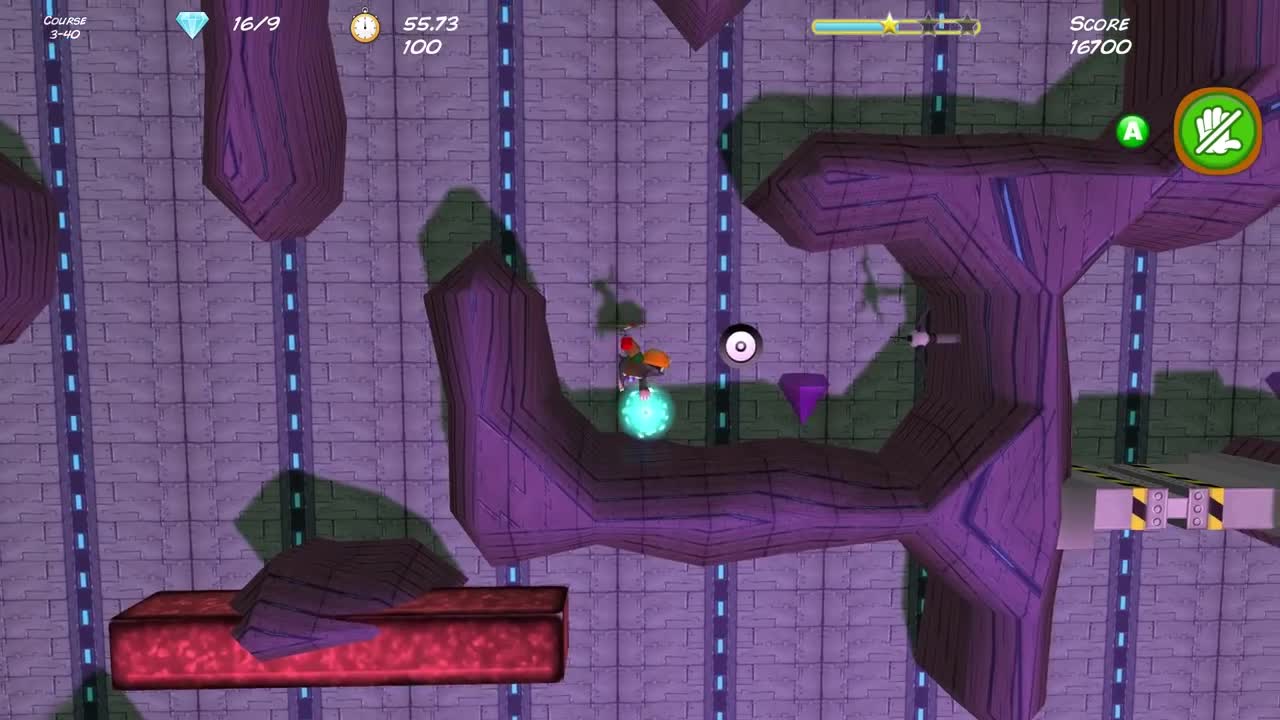
Task: Click the rightmost empty star outline
Action: (969, 26)
